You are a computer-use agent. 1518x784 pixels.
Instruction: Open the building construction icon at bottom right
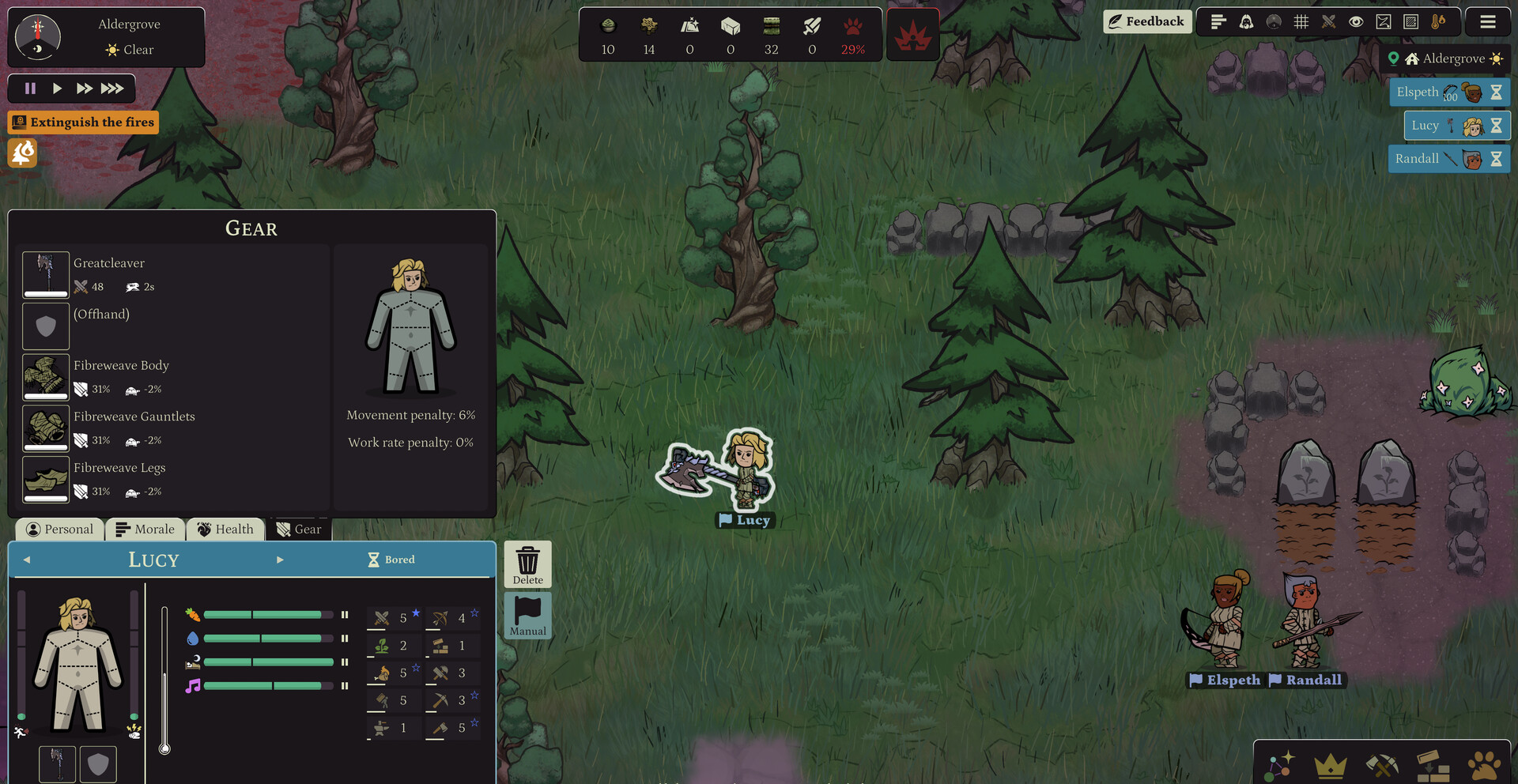[1433, 765]
